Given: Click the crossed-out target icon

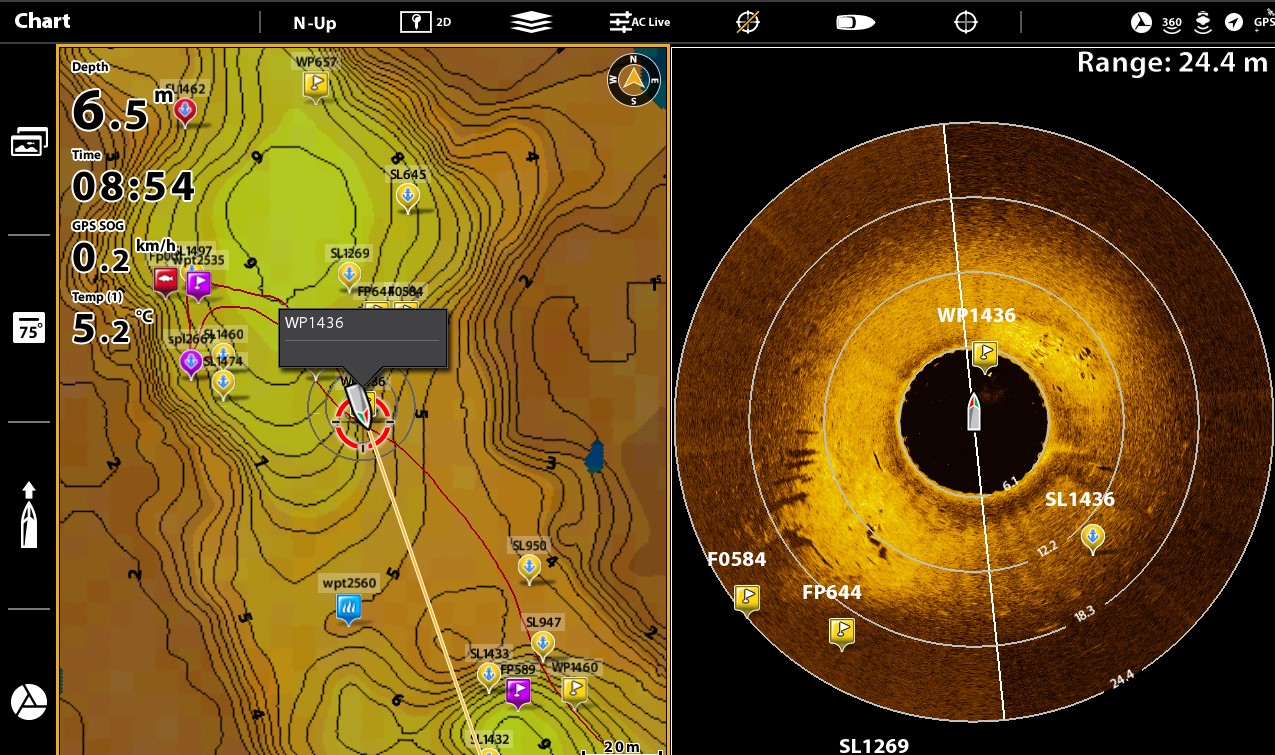Looking at the screenshot, I should point(747,22).
